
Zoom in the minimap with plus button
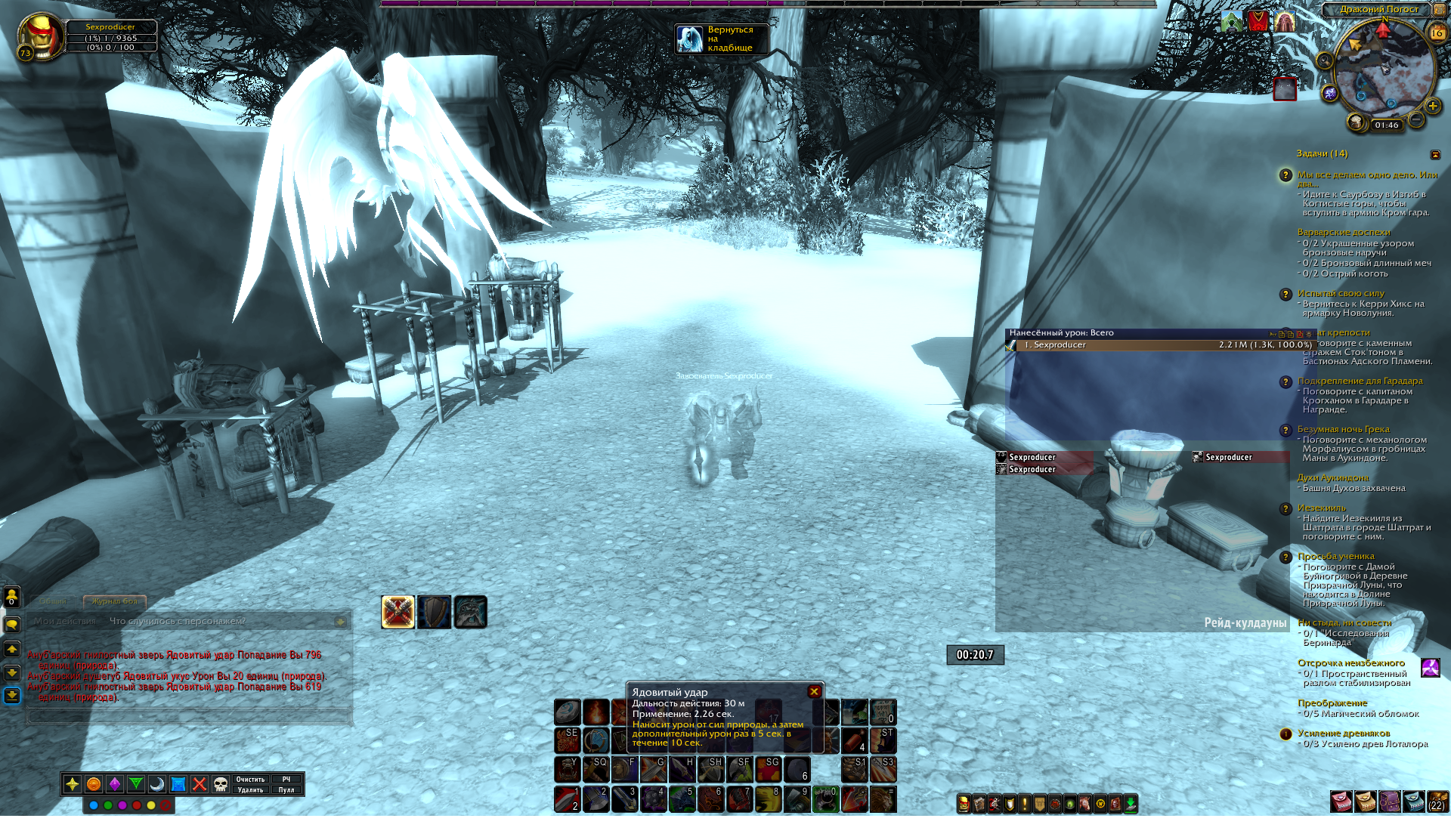pos(1432,106)
